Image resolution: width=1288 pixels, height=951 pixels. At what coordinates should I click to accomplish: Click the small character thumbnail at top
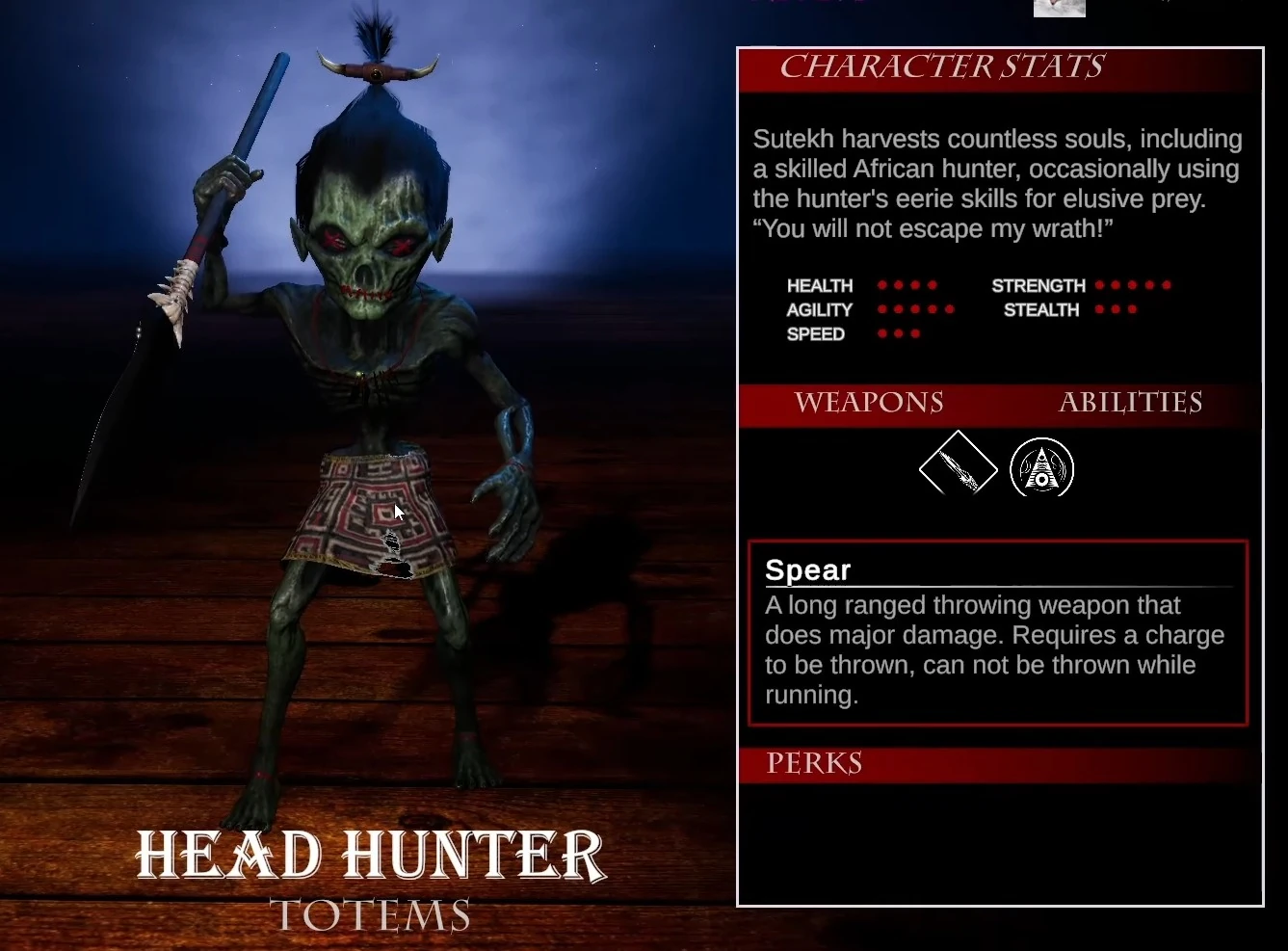pos(1059,9)
